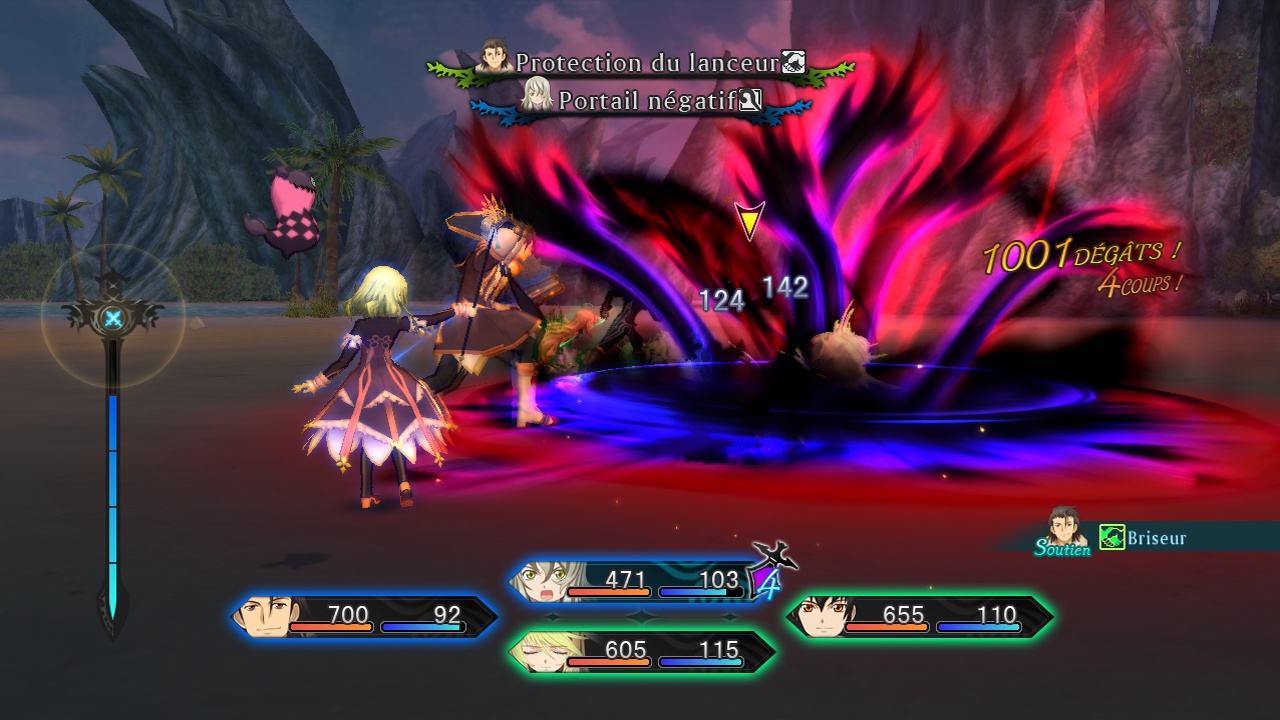Select the party panel showing 605 HP
Viewport: 1280px width, 720px height.
click(641, 652)
